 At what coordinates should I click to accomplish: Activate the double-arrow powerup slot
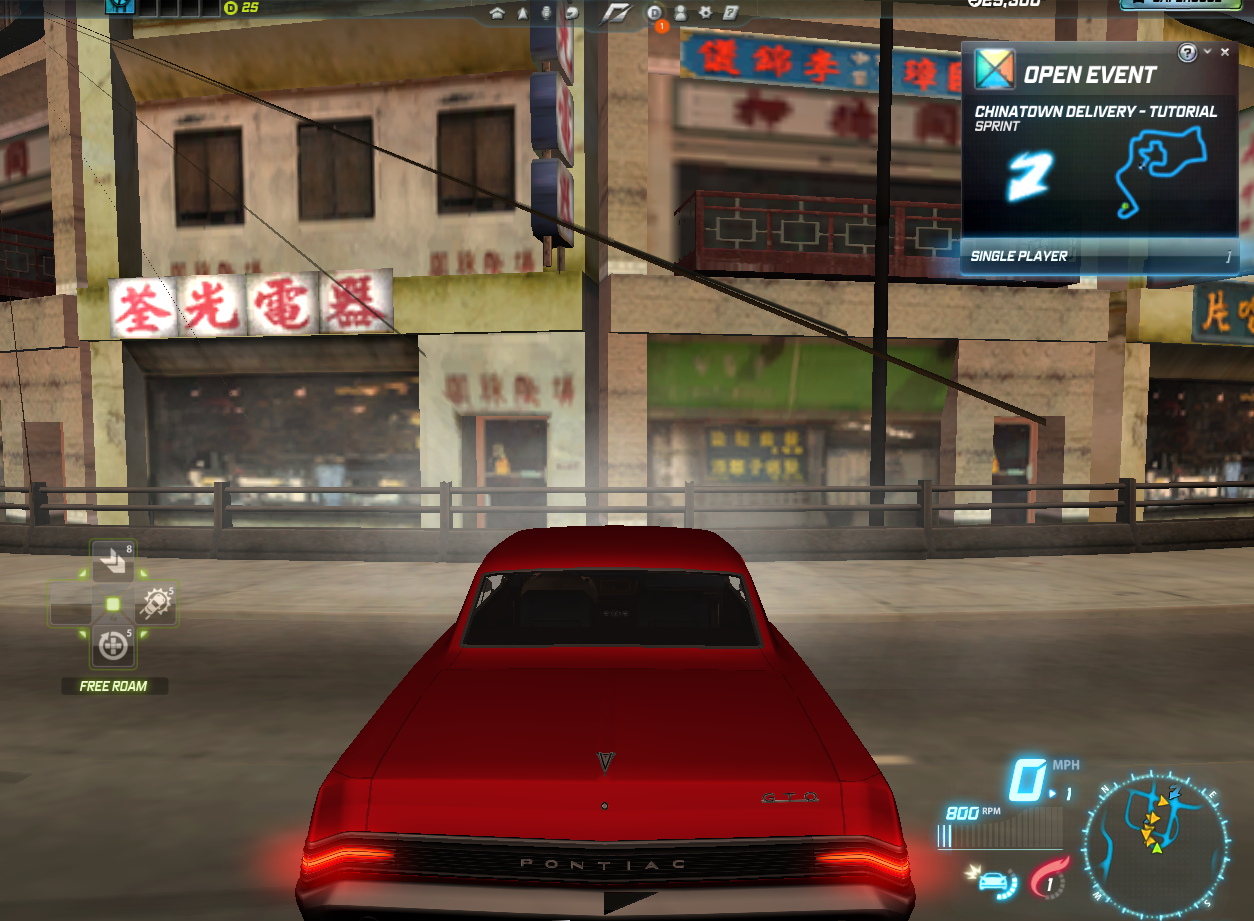pos(113,563)
